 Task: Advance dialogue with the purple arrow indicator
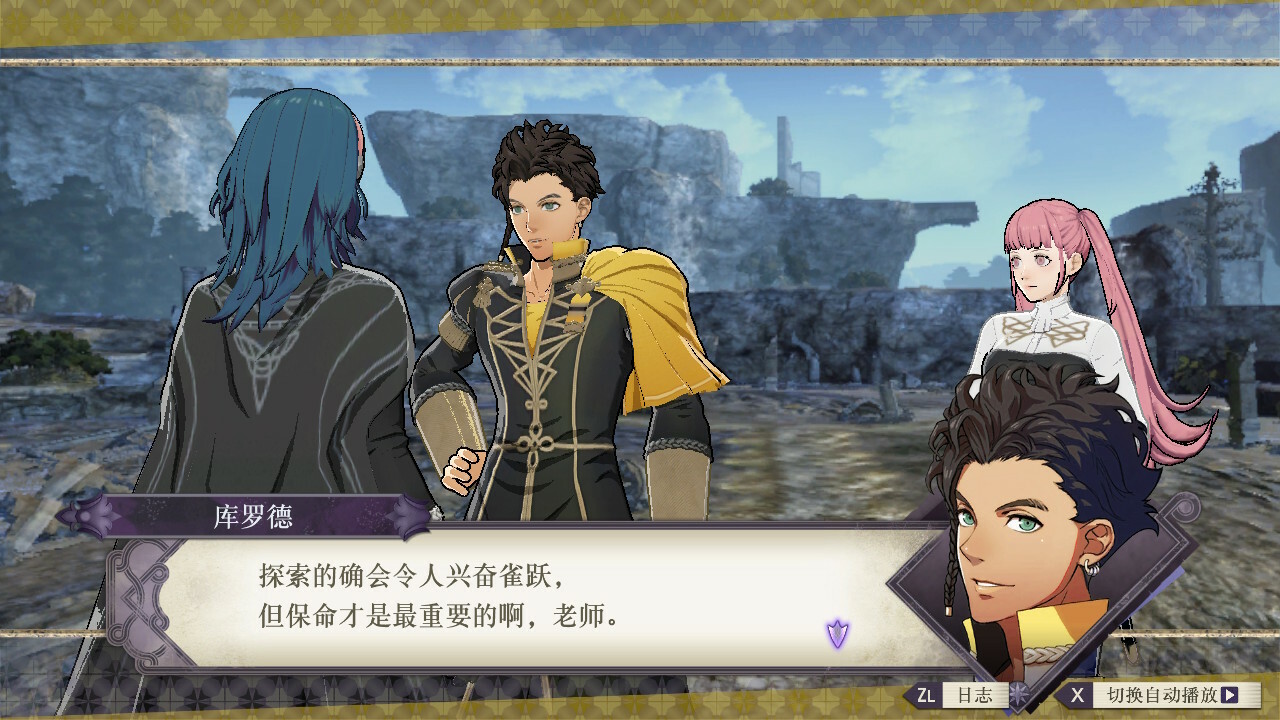(837, 632)
